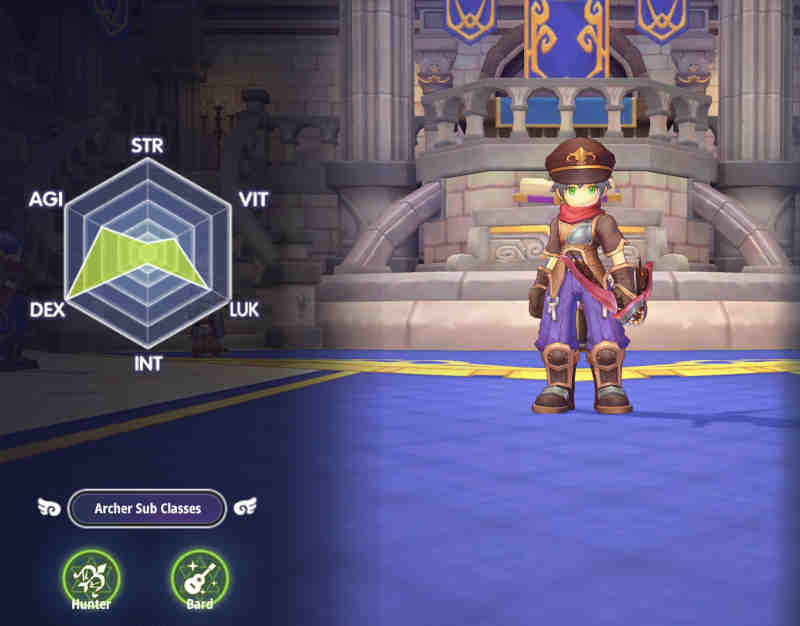Select the Hunter sub class icon
This screenshot has height=626, width=800.
91,577
